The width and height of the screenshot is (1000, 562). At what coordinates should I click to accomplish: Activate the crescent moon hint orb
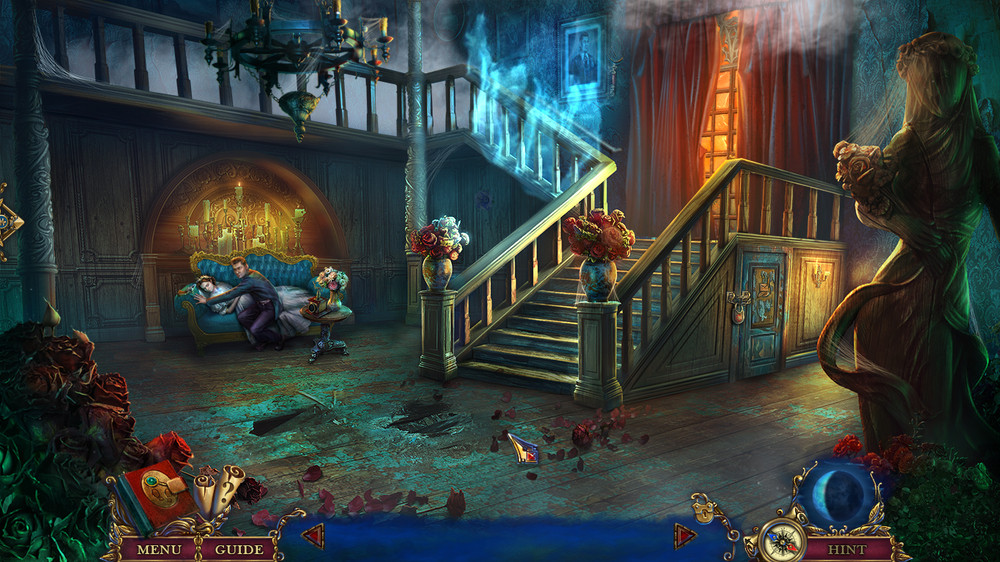tap(838, 496)
